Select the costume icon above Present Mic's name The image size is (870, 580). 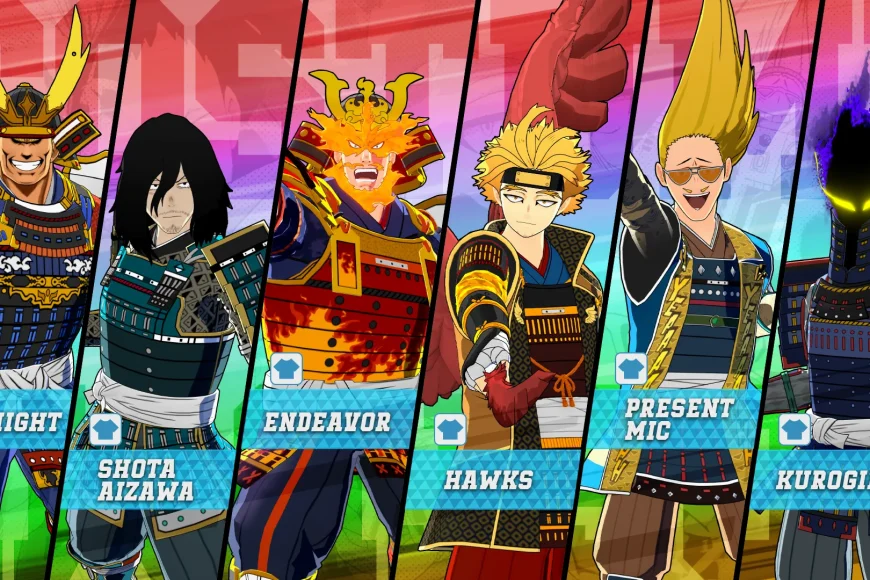click(x=631, y=368)
